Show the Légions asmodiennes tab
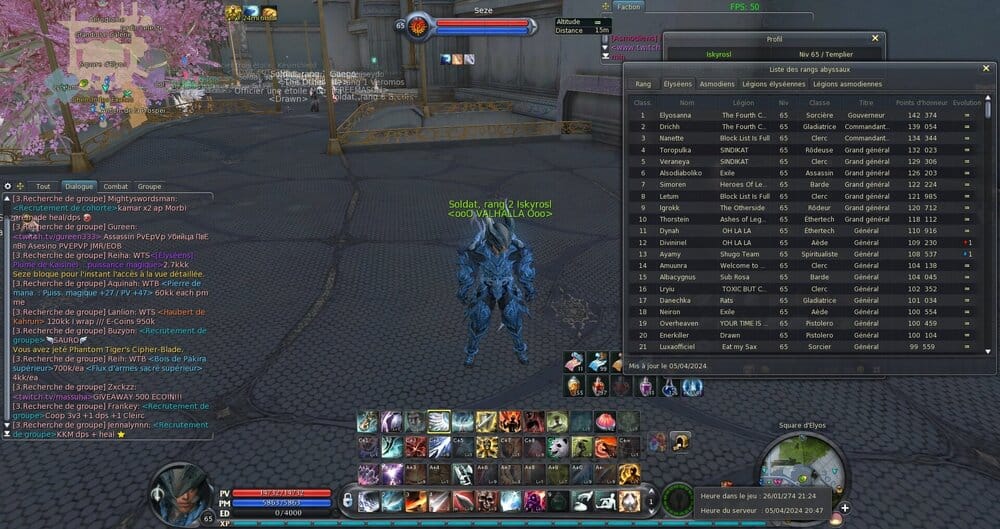1000x529 pixels. coord(847,84)
